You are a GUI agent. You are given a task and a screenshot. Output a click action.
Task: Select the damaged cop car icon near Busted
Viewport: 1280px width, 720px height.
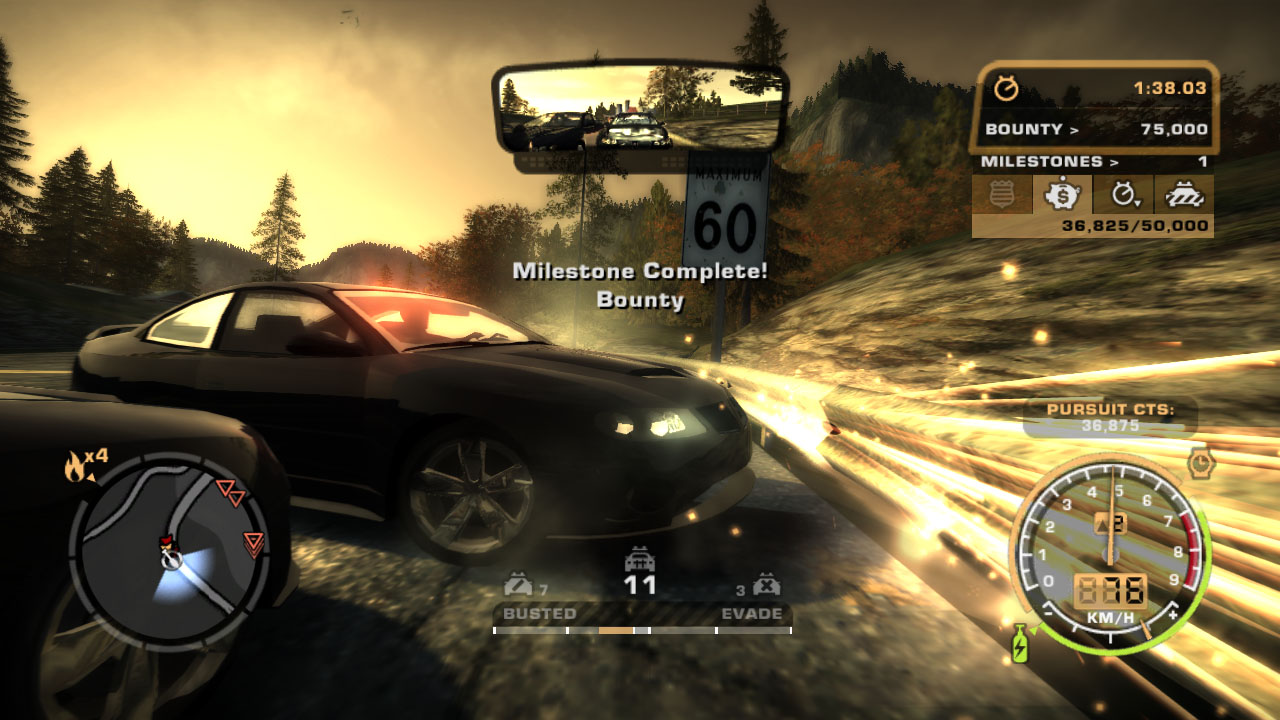[520, 586]
